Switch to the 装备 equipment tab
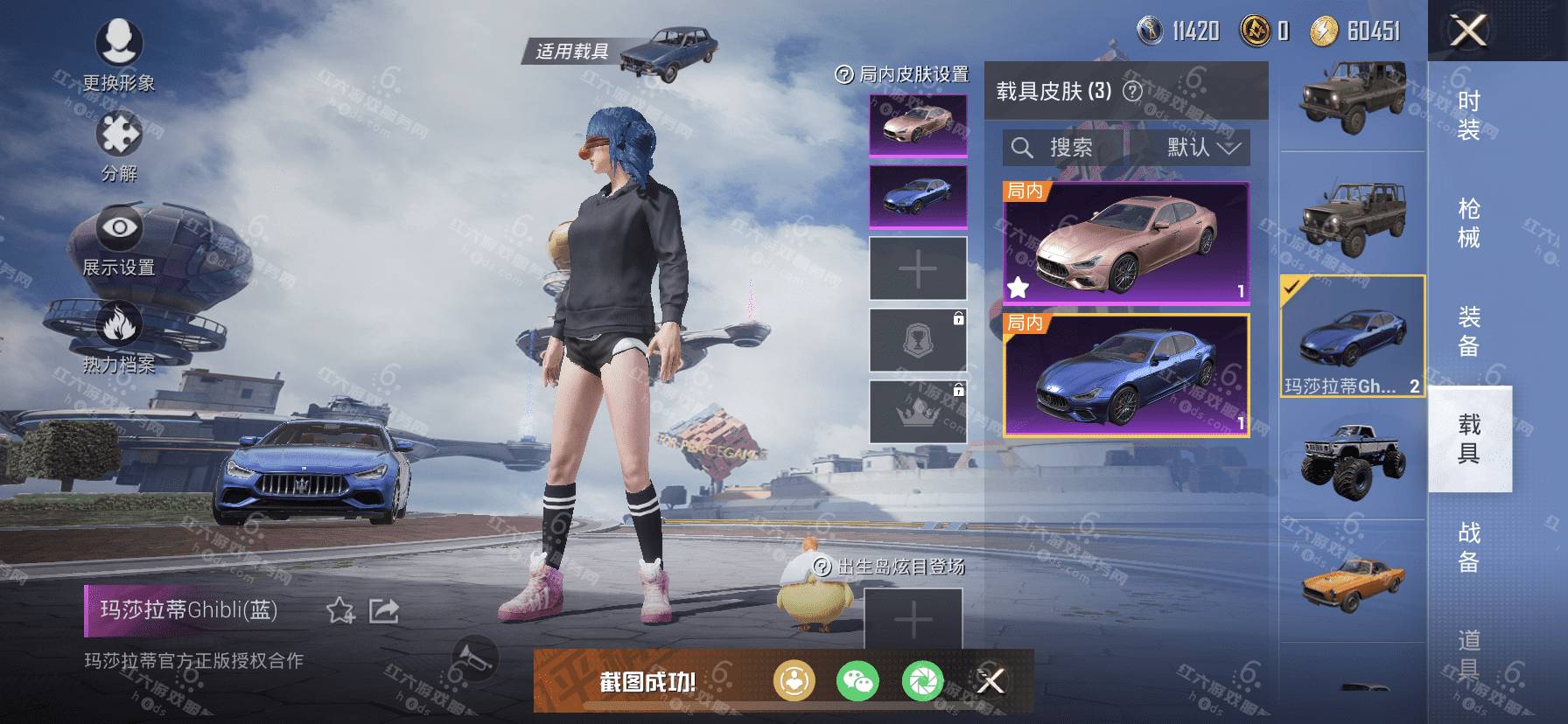The height and width of the screenshot is (724, 1568). point(1469,331)
